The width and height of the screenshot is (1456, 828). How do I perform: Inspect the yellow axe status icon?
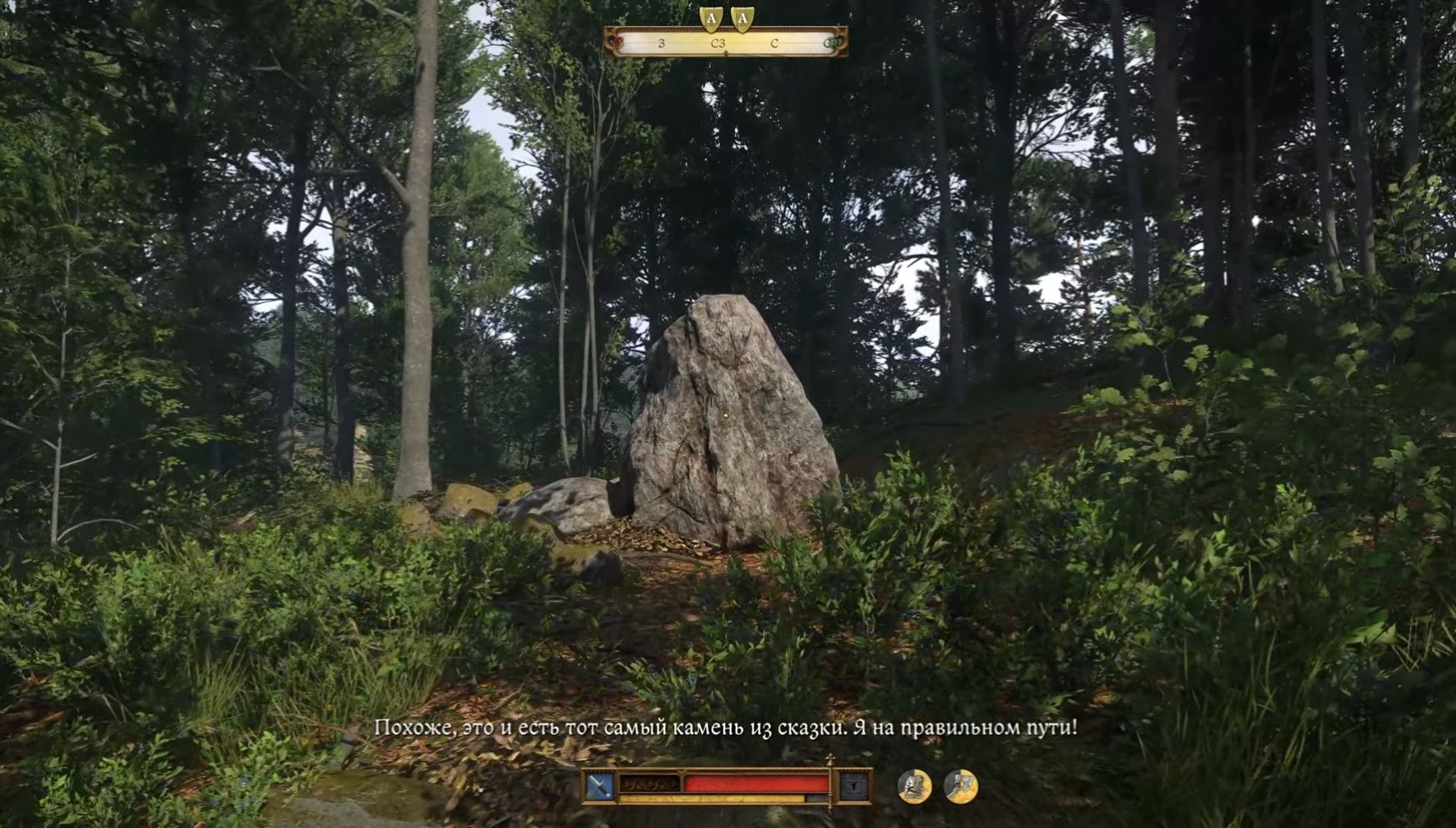[959, 787]
